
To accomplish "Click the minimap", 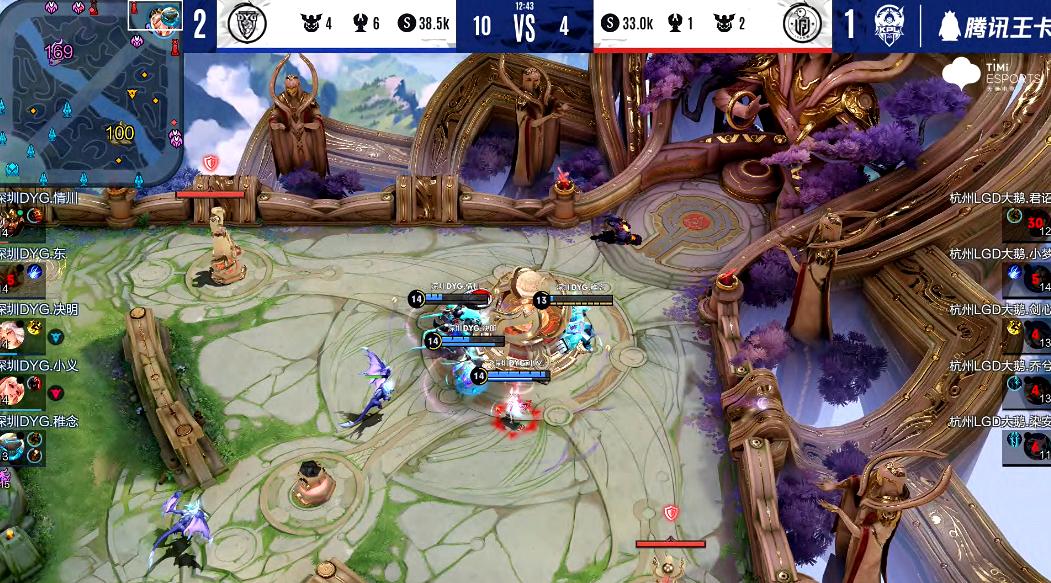I will click(92, 95).
